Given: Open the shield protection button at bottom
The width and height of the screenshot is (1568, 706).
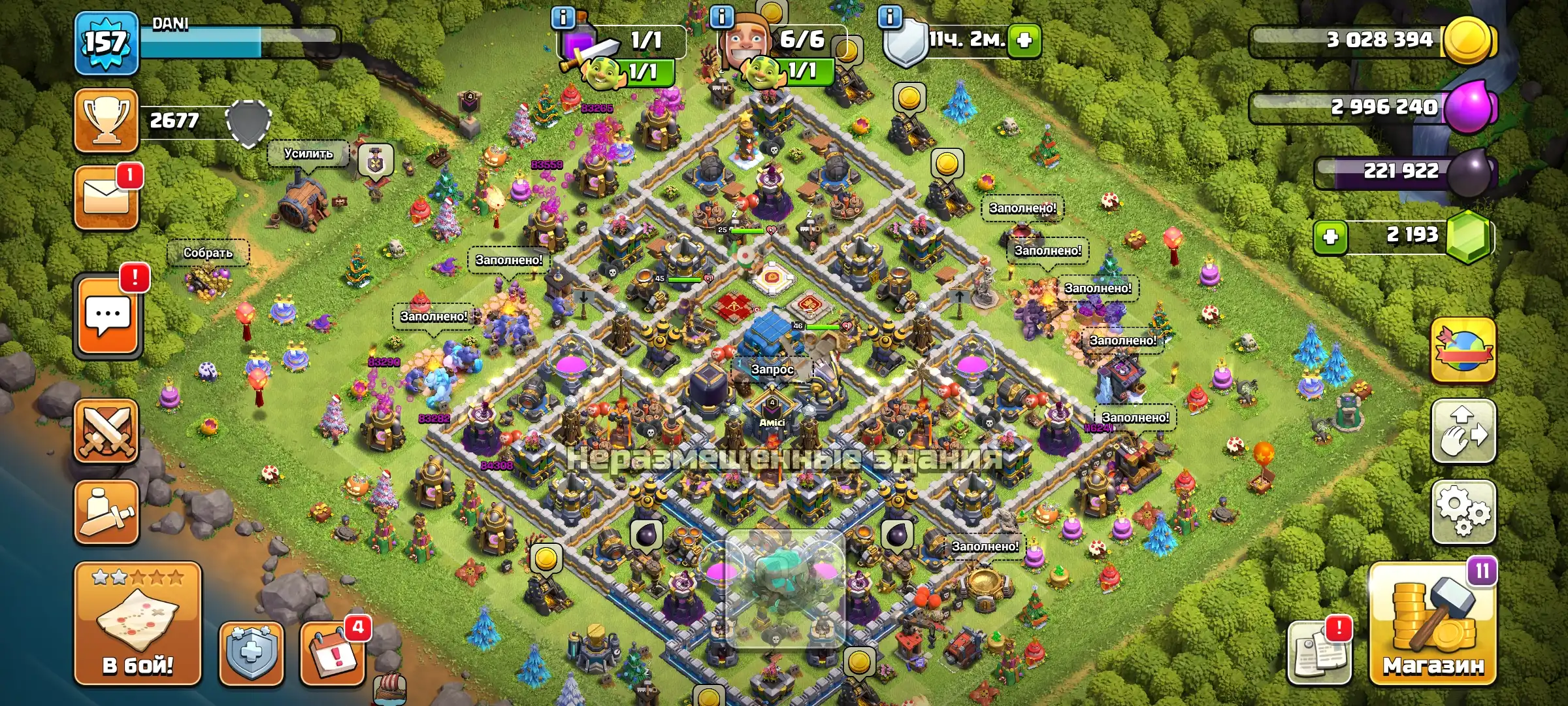Looking at the screenshot, I should pyautogui.click(x=252, y=652).
